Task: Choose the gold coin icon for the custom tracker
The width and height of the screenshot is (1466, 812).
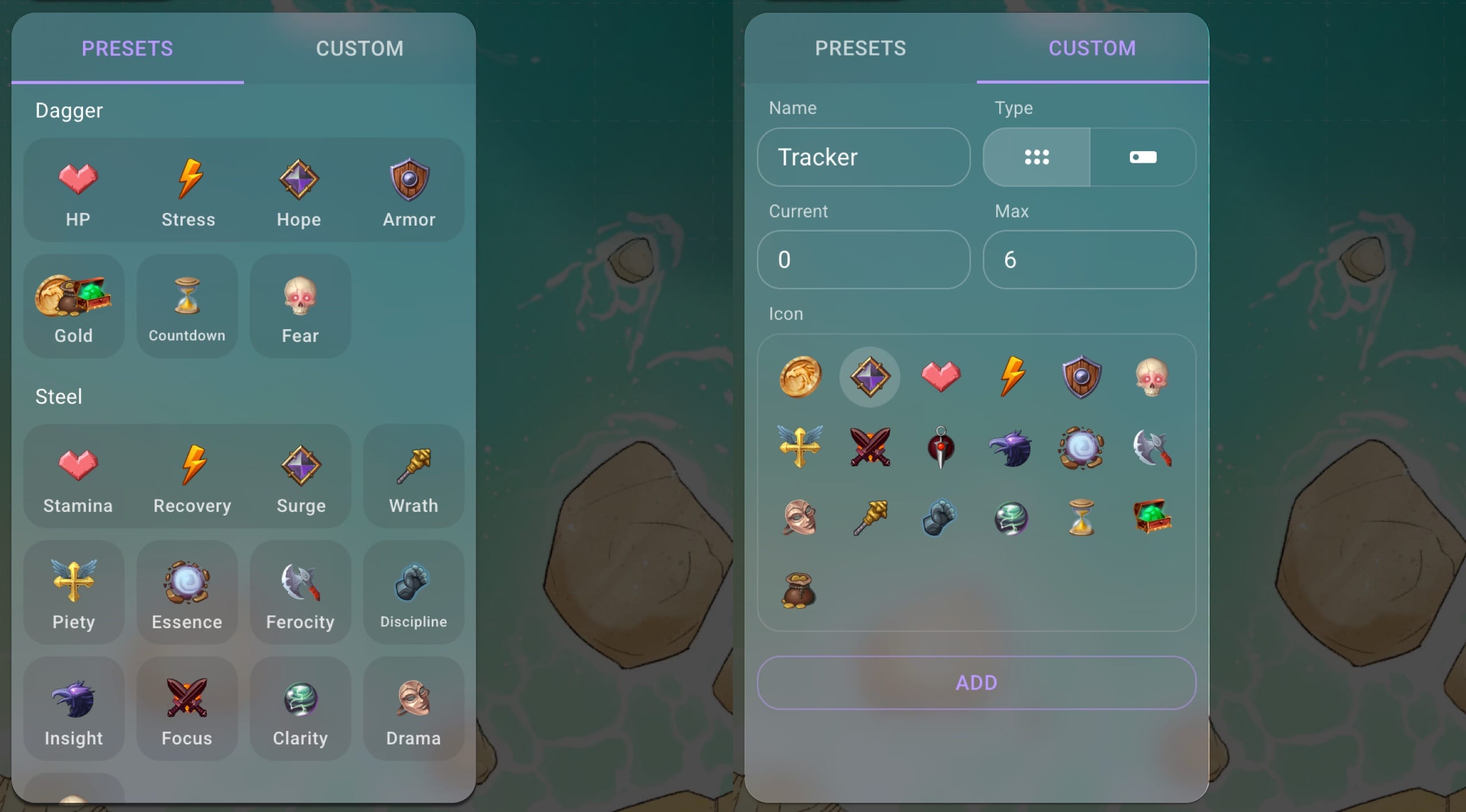Action: tap(799, 376)
